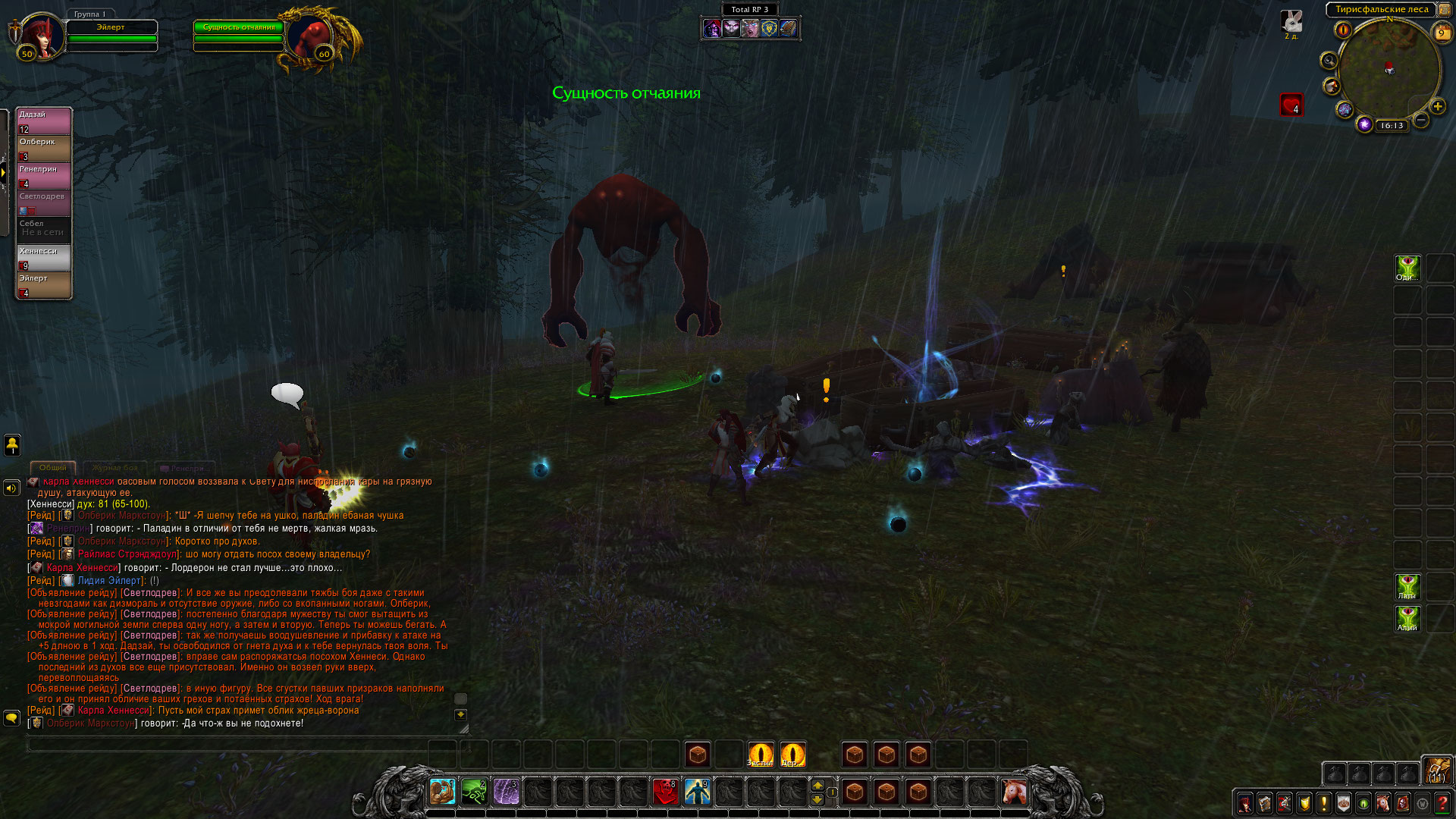Open the red question mark help button
Screen dimensions: 1456x819
pyautogui.click(x=1442, y=803)
